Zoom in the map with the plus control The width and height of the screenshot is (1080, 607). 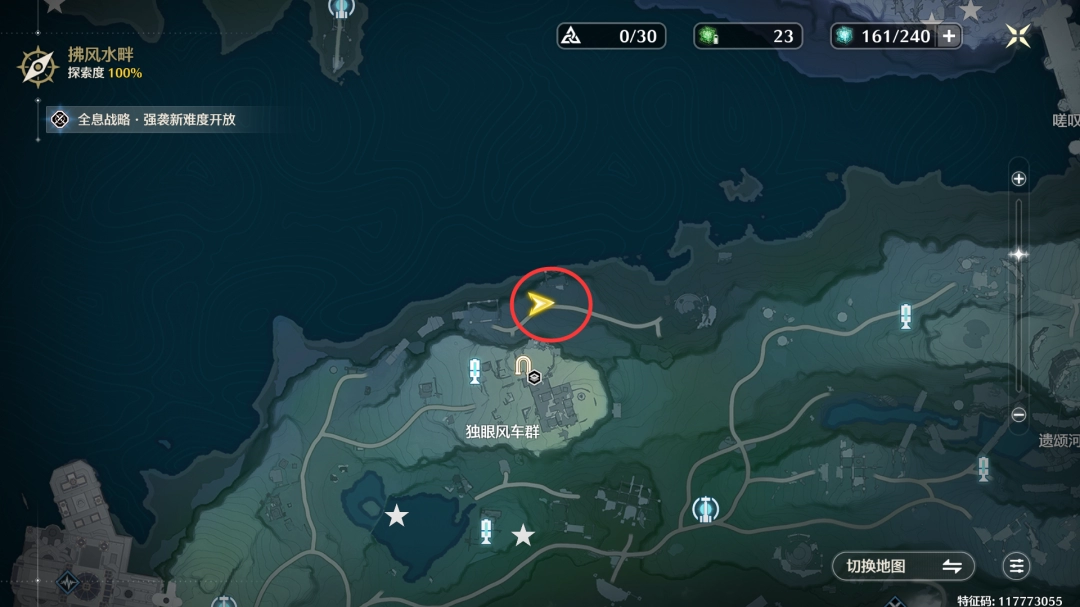(1018, 179)
